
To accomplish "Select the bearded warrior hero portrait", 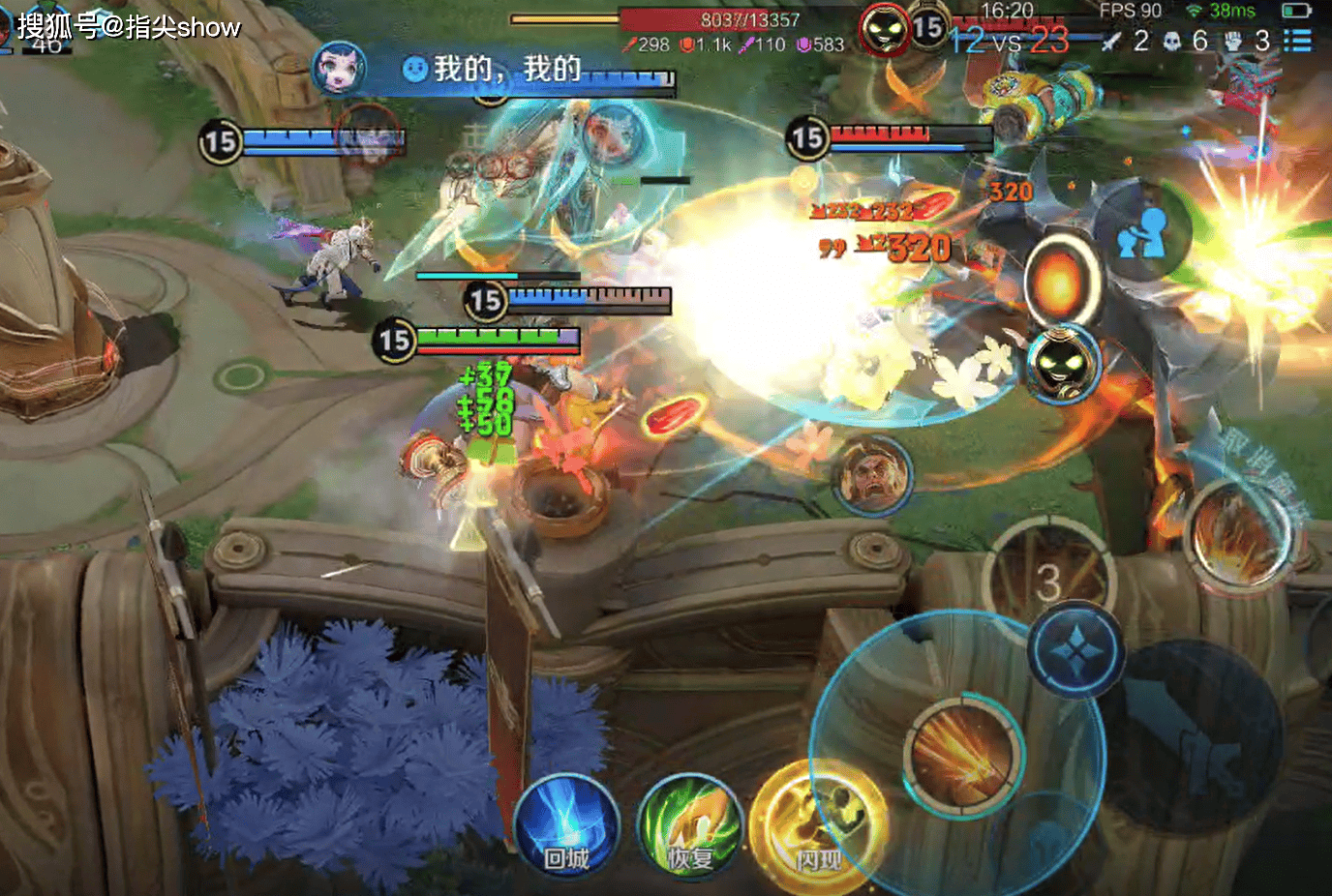I will pyautogui.click(x=874, y=474).
